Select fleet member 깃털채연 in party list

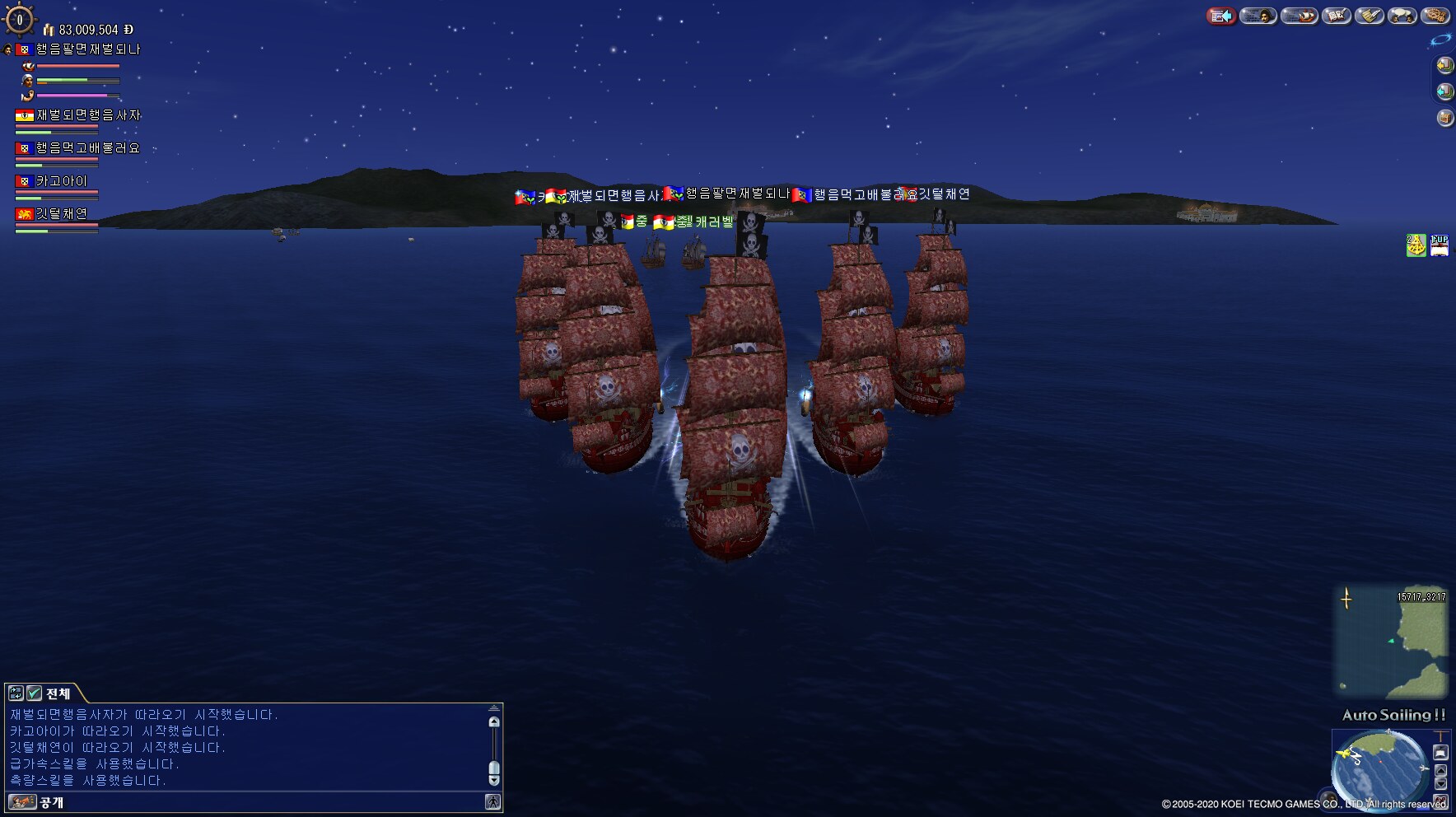click(61, 214)
